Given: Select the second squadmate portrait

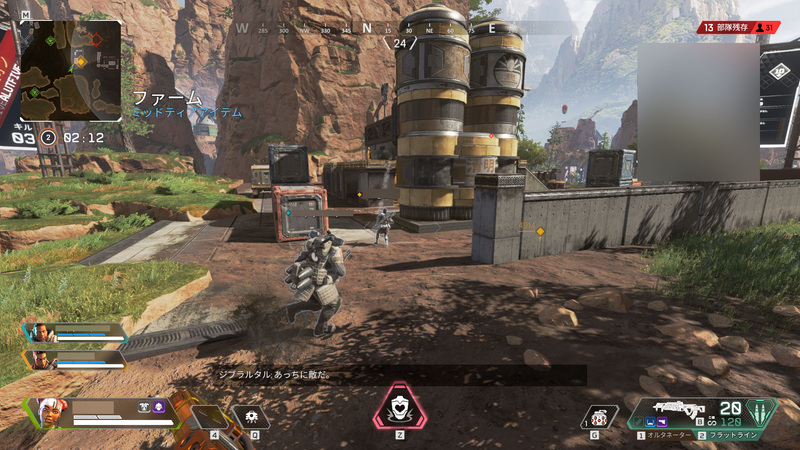Looking at the screenshot, I should click(39, 358).
